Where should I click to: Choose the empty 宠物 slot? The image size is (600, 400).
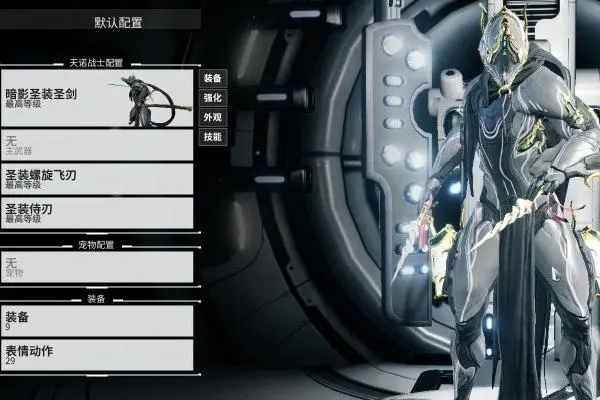[x=97, y=266]
